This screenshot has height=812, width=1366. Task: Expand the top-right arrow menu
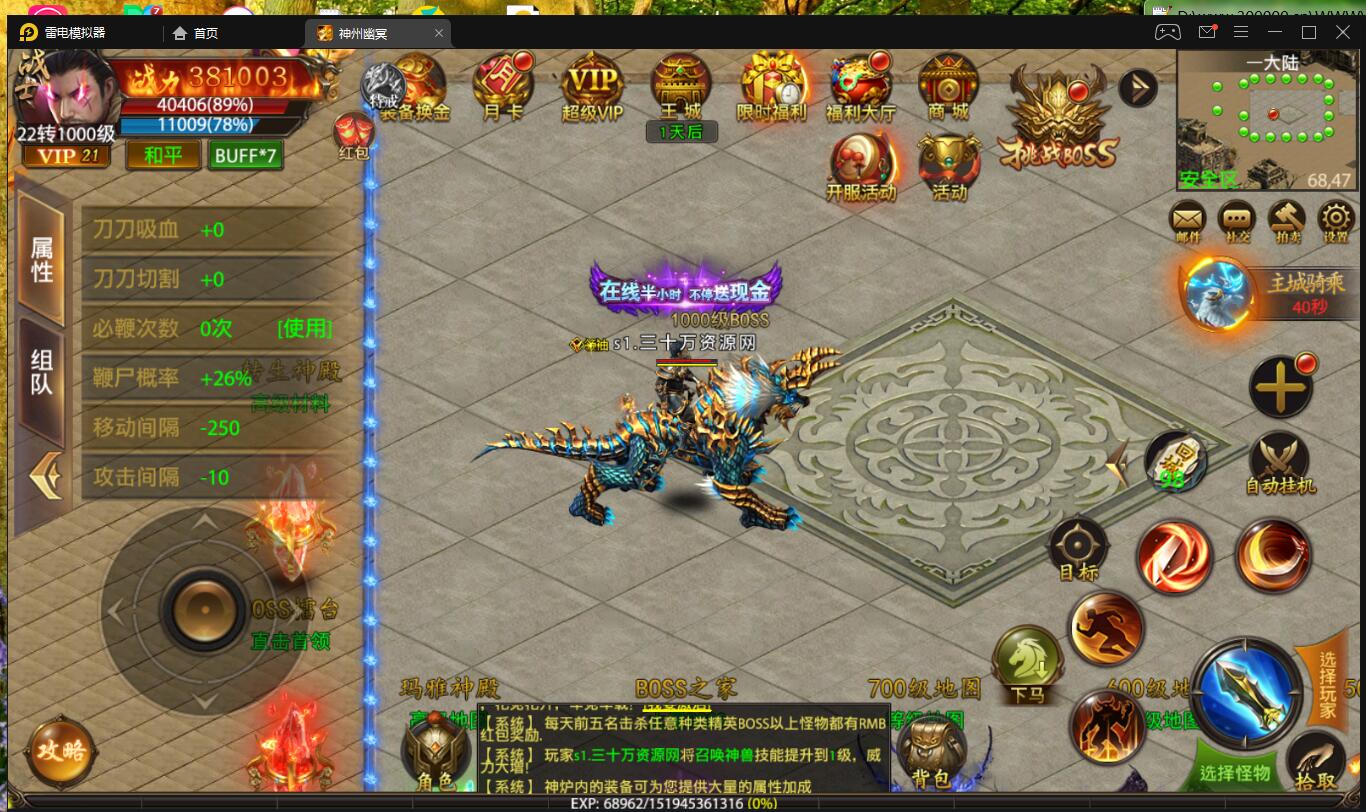pos(1139,88)
